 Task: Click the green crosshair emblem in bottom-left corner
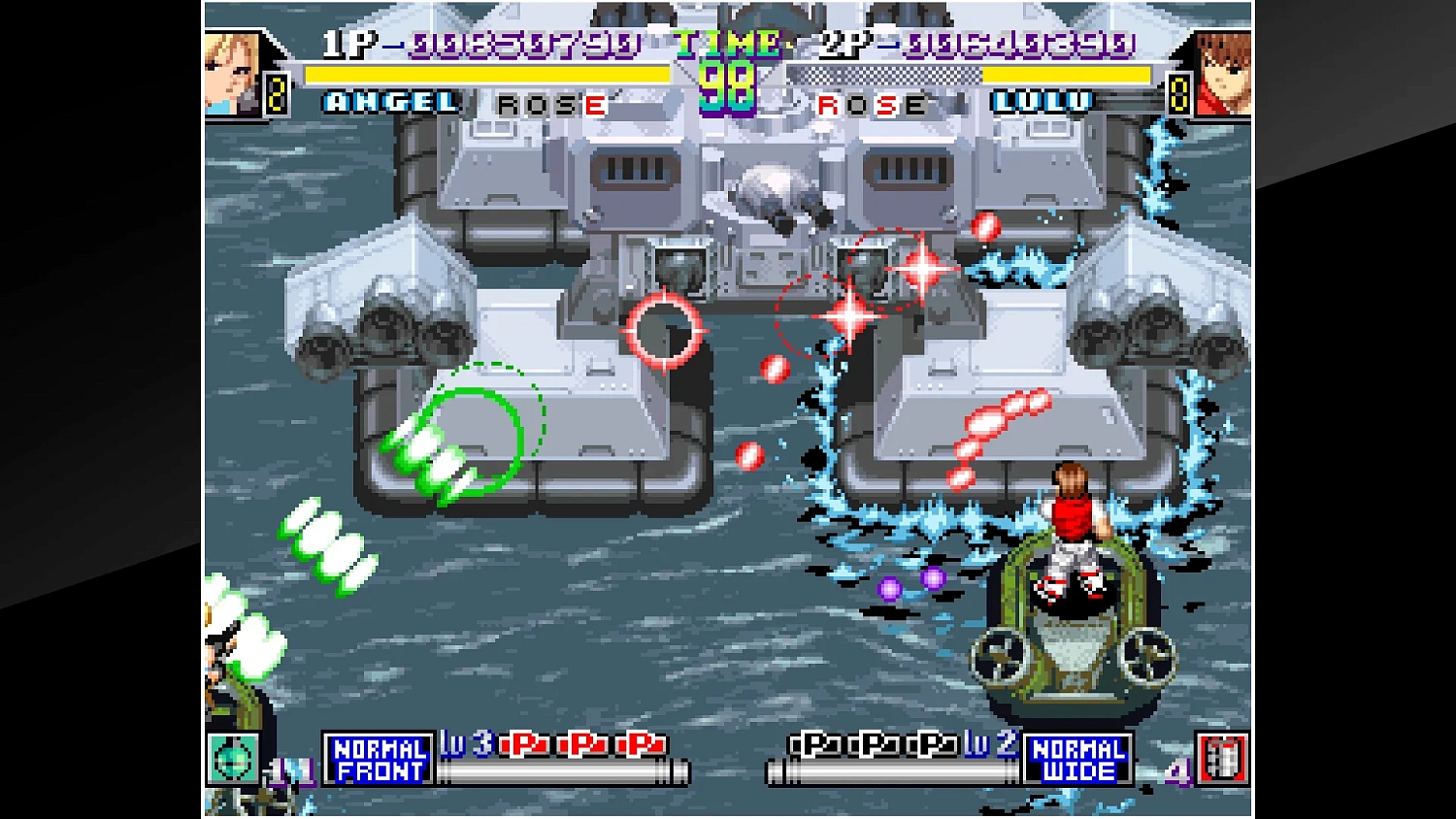pos(233,758)
